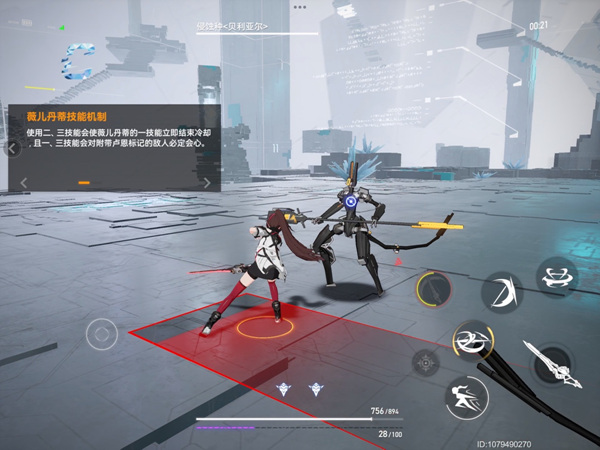Viewport: 600px width, 450px height.
Task: Use the crescent slash skill
Action: (x=502, y=292)
